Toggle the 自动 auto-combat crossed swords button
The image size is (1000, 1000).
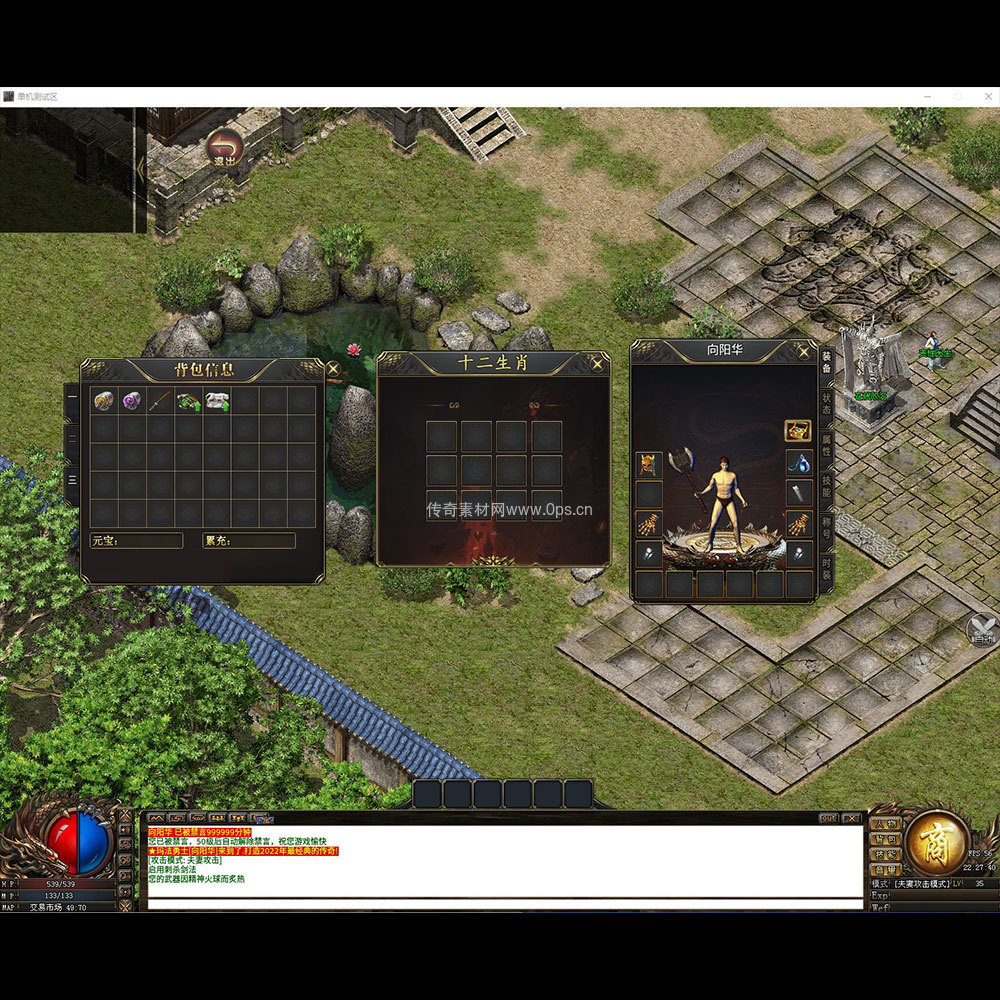pos(982,628)
